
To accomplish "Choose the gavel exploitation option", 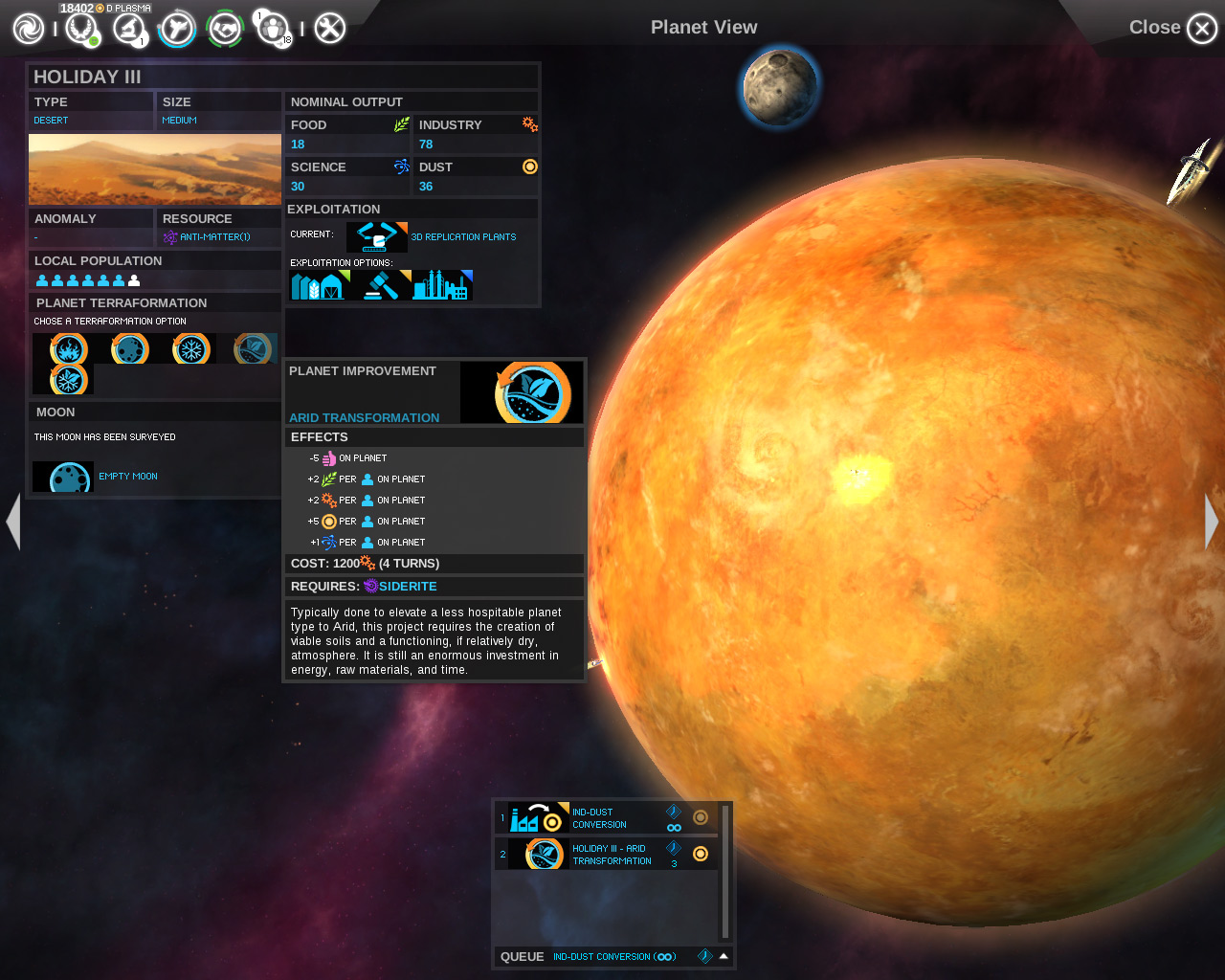I will [381, 285].
